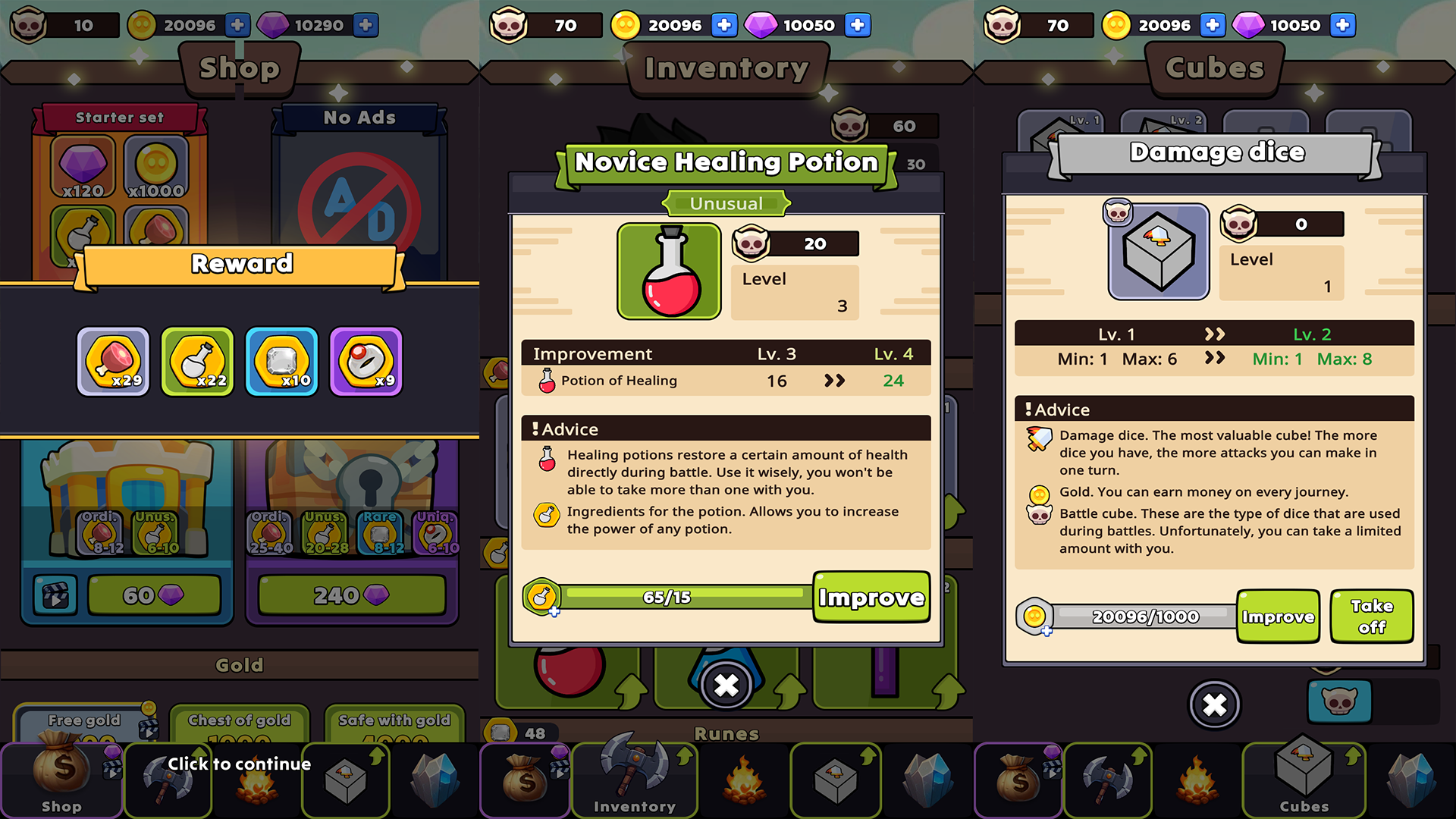Switch to the Inventory tab
The height and width of the screenshot is (819, 1456).
click(634, 781)
